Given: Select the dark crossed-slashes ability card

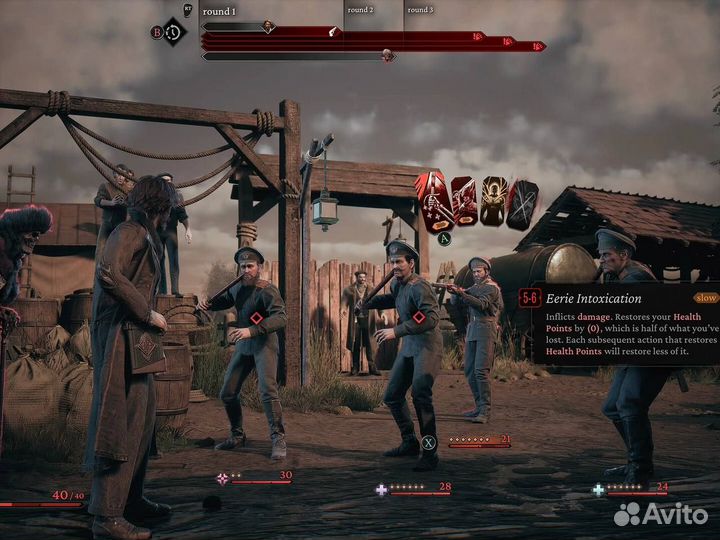Looking at the screenshot, I should 523,203.
